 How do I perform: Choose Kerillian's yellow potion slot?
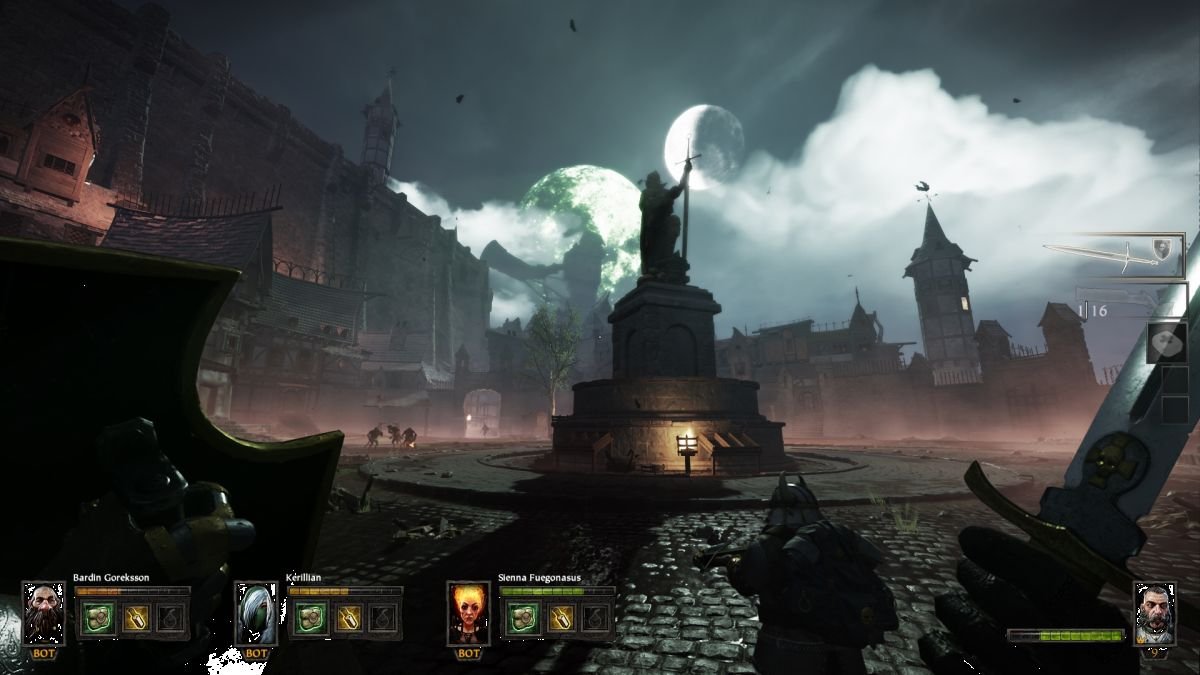[347, 617]
